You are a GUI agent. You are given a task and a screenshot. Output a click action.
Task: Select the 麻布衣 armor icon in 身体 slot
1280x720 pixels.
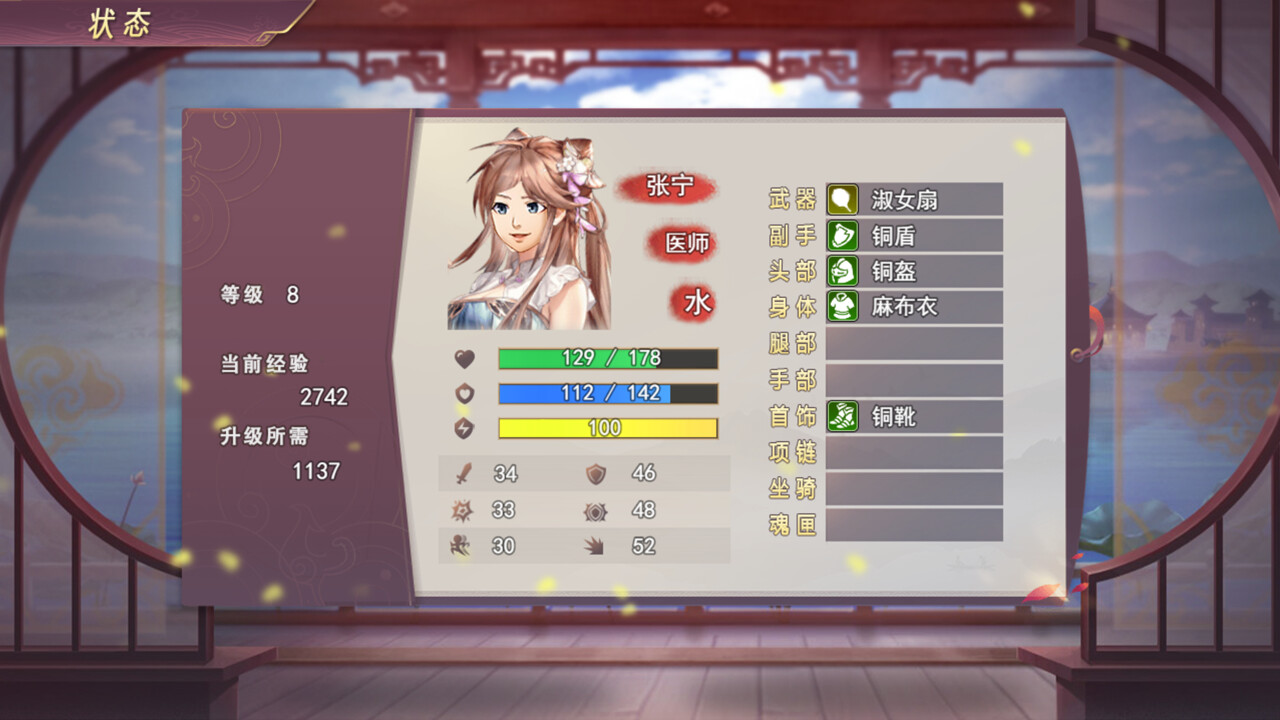tap(844, 307)
